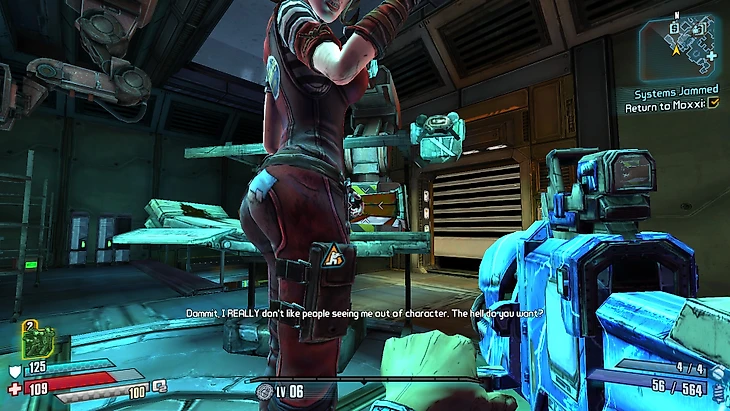Select the shield icon beside 125
The height and width of the screenshot is (411, 730).
point(13,370)
